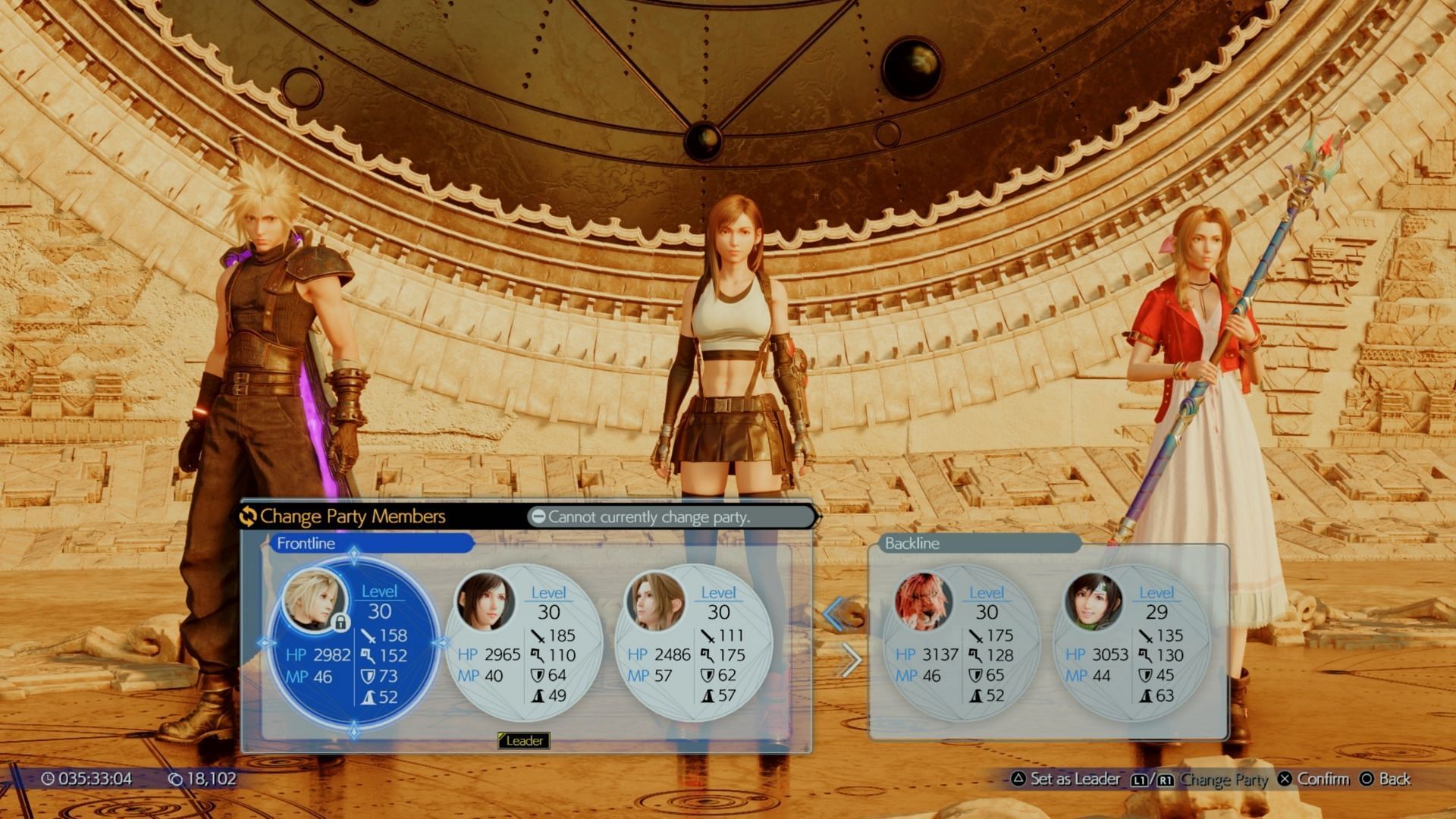Click the Change Party option
The image size is (1456, 819).
pos(1200,779)
